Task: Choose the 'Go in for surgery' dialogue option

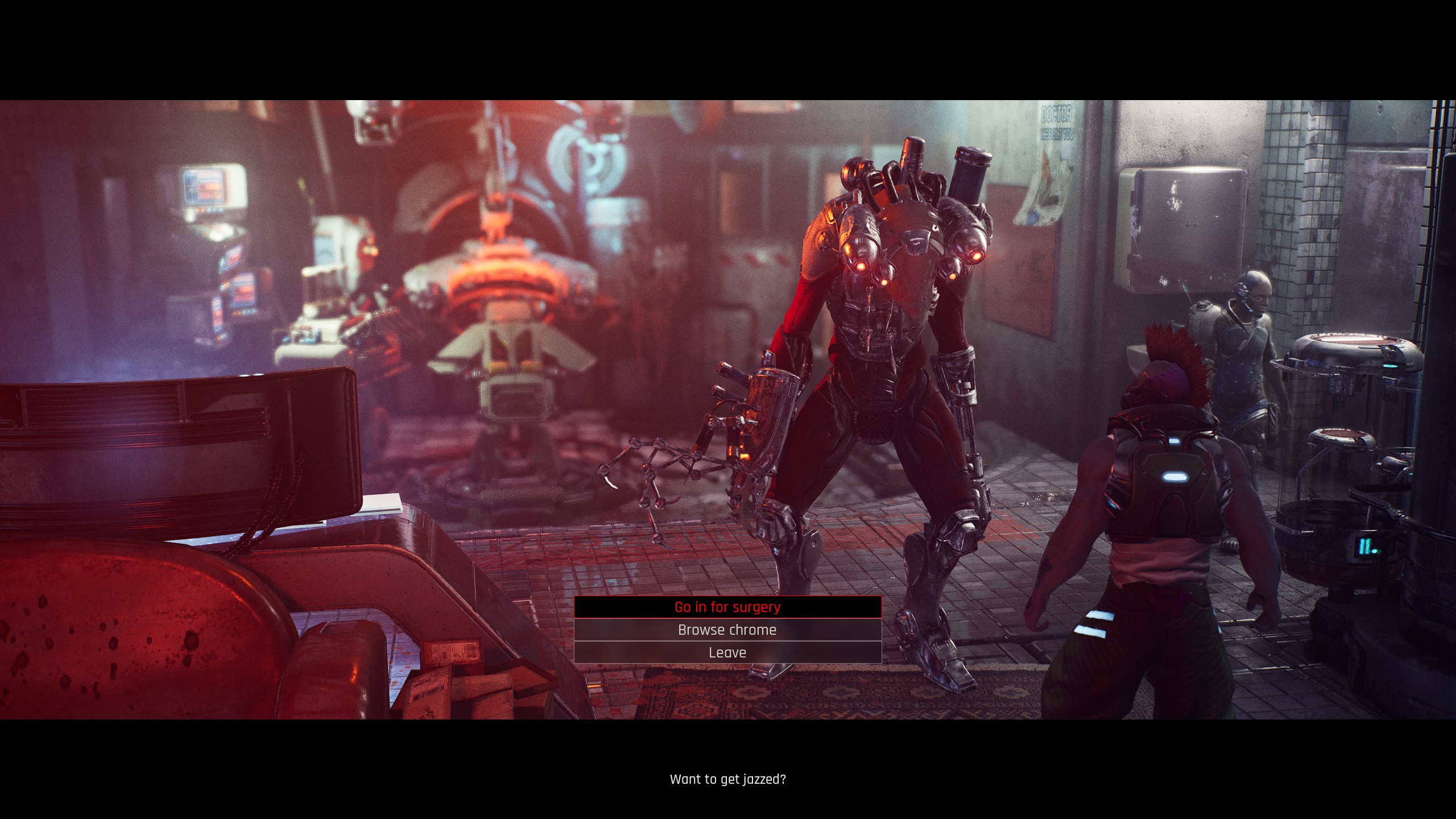Action: pyautogui.click(x=727, y=607)
